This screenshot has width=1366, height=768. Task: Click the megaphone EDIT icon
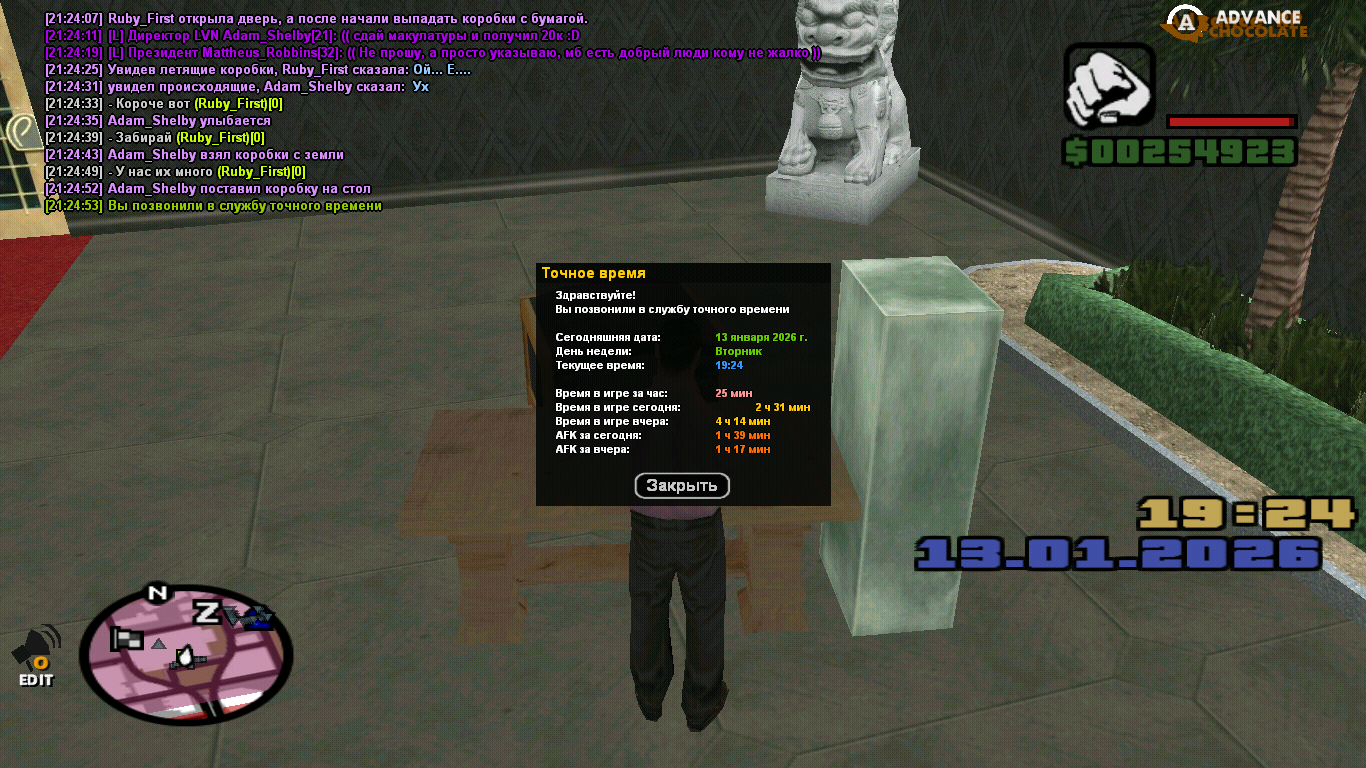[36, 657]
